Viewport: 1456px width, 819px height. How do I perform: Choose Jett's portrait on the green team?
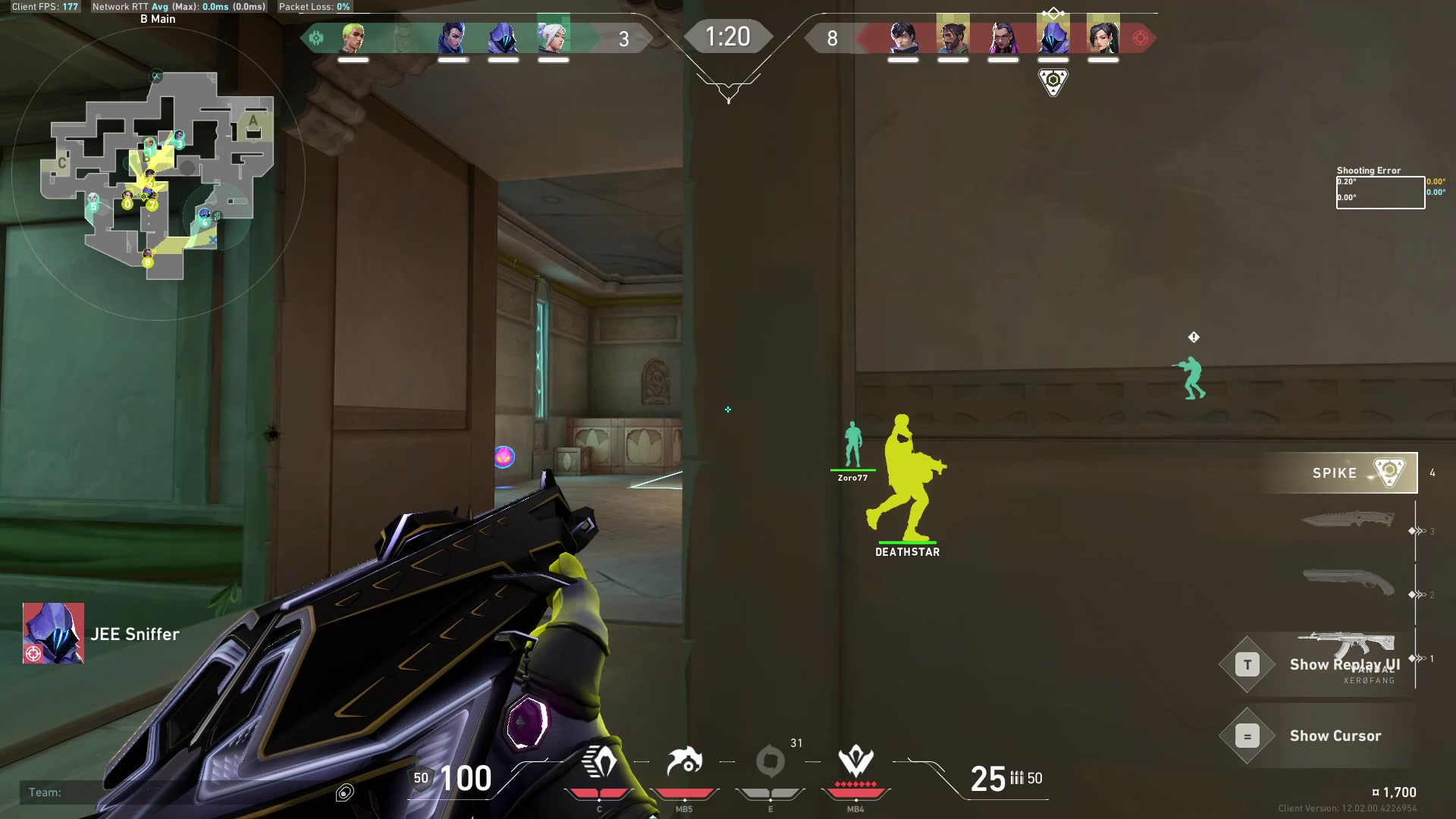[553, 37]
